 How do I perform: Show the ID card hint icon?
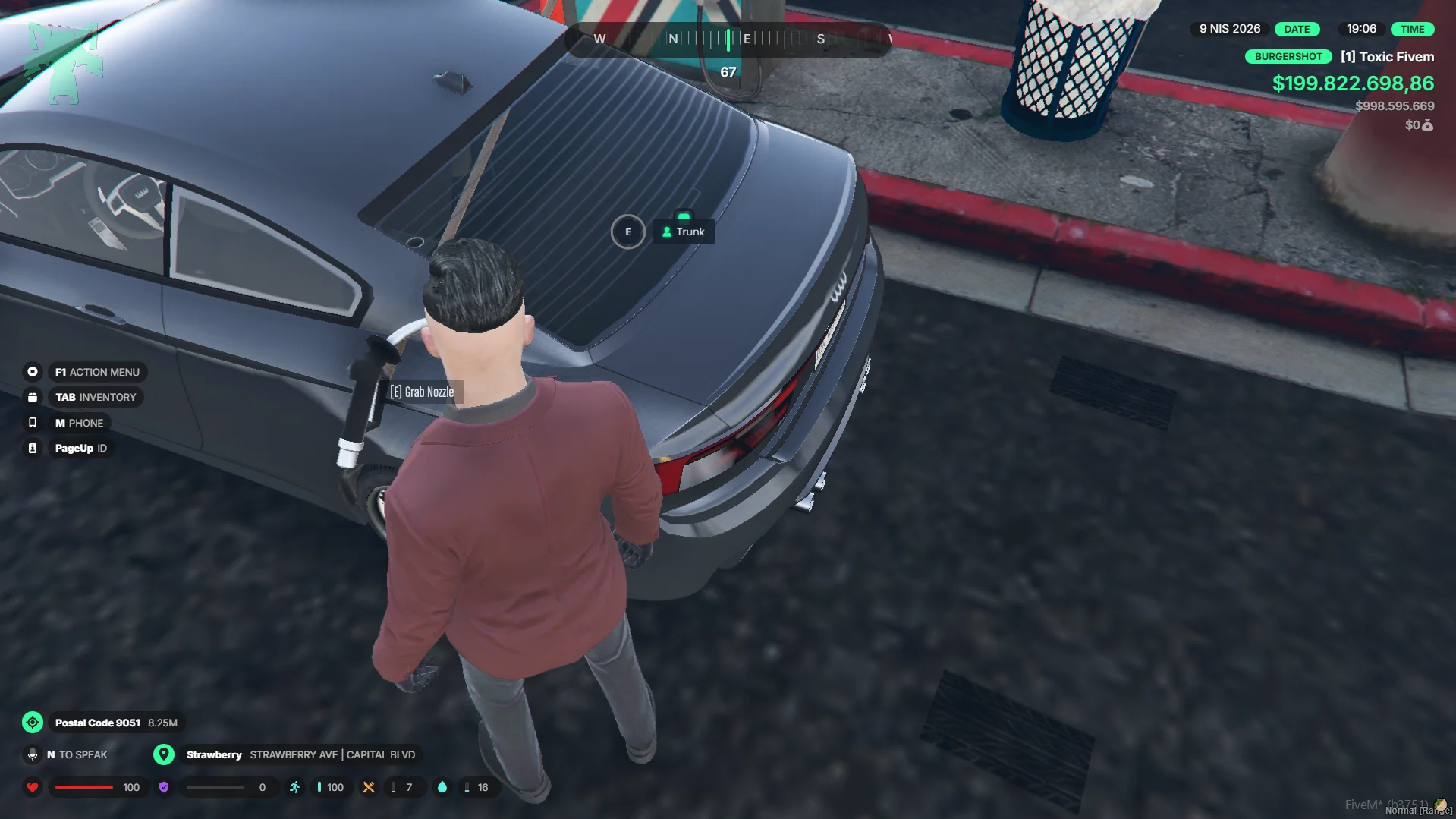(x=33, y=449)
